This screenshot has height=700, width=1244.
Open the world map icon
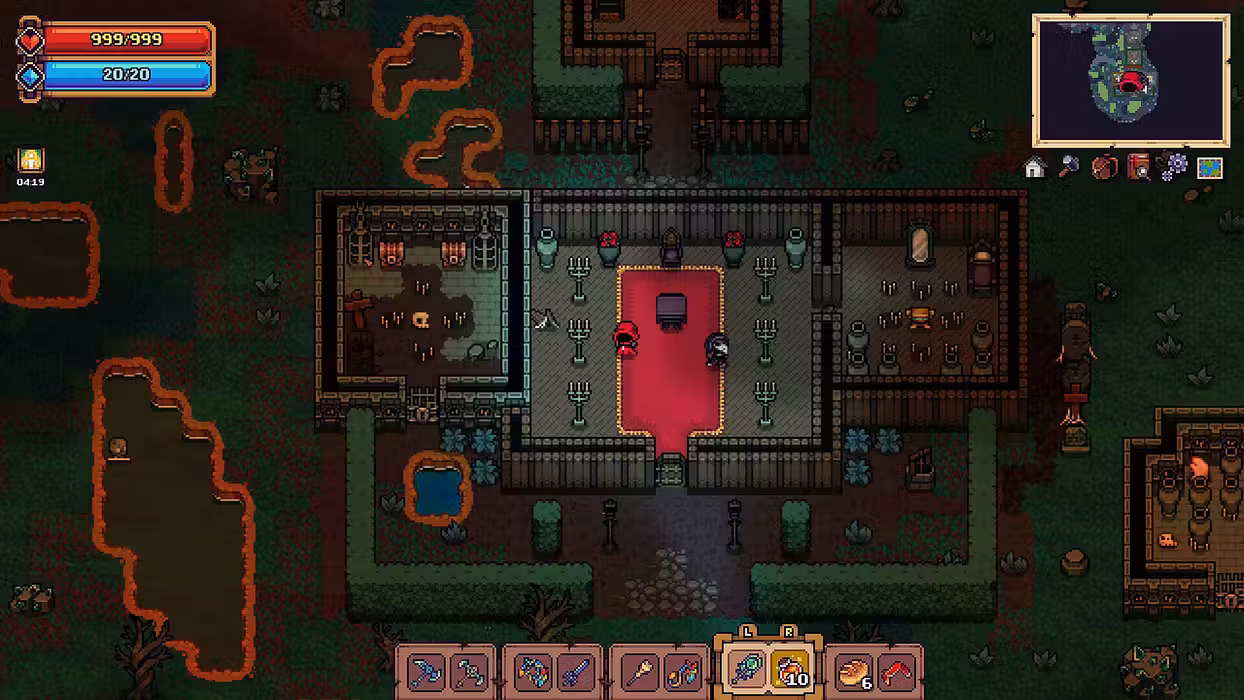coord(1210,168)
